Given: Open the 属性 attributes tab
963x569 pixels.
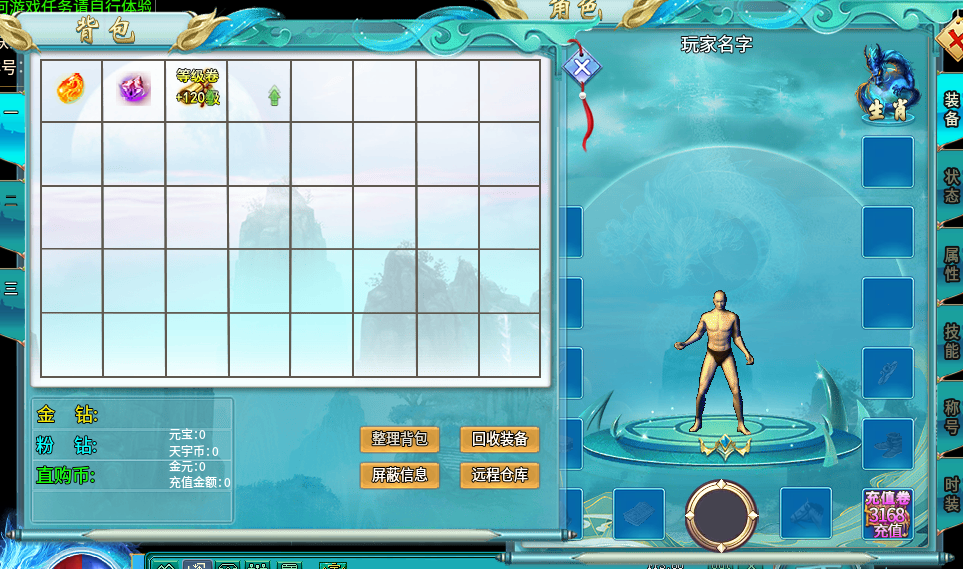Looking at the screenshot, I should tap(951, 263).
